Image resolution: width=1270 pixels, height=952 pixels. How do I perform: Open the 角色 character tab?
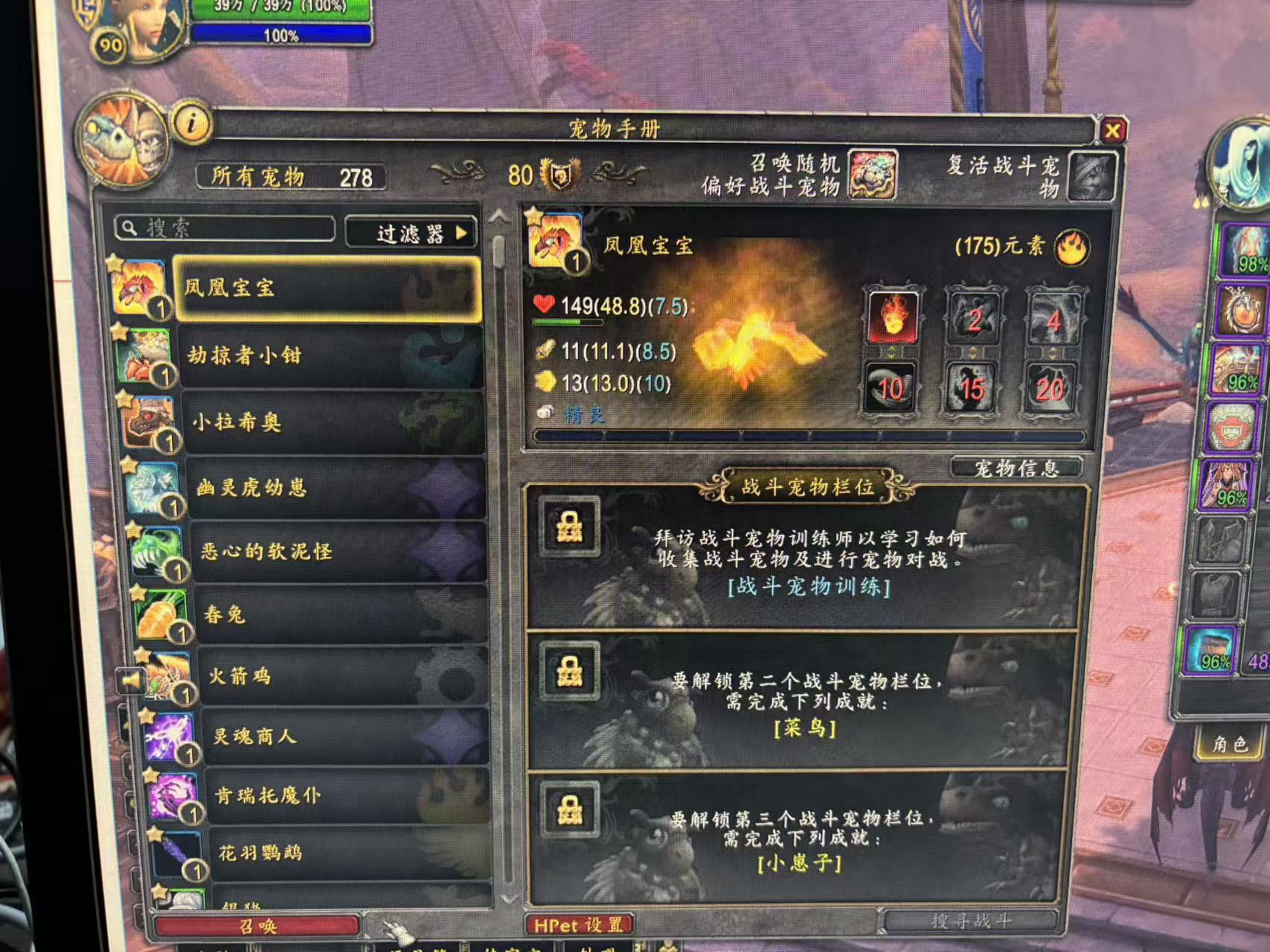pos(1228,744)
